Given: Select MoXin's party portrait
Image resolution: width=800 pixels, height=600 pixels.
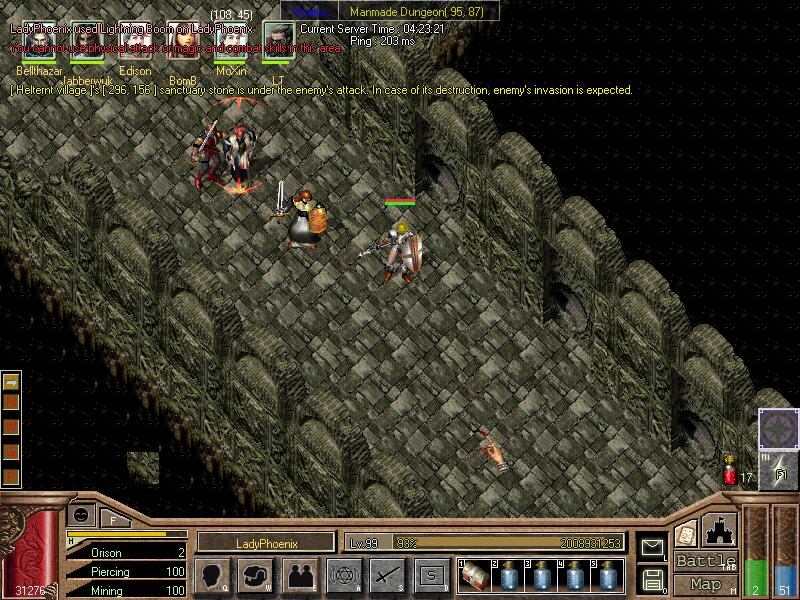Looking at the screenshot, I should tap(230, 46).
